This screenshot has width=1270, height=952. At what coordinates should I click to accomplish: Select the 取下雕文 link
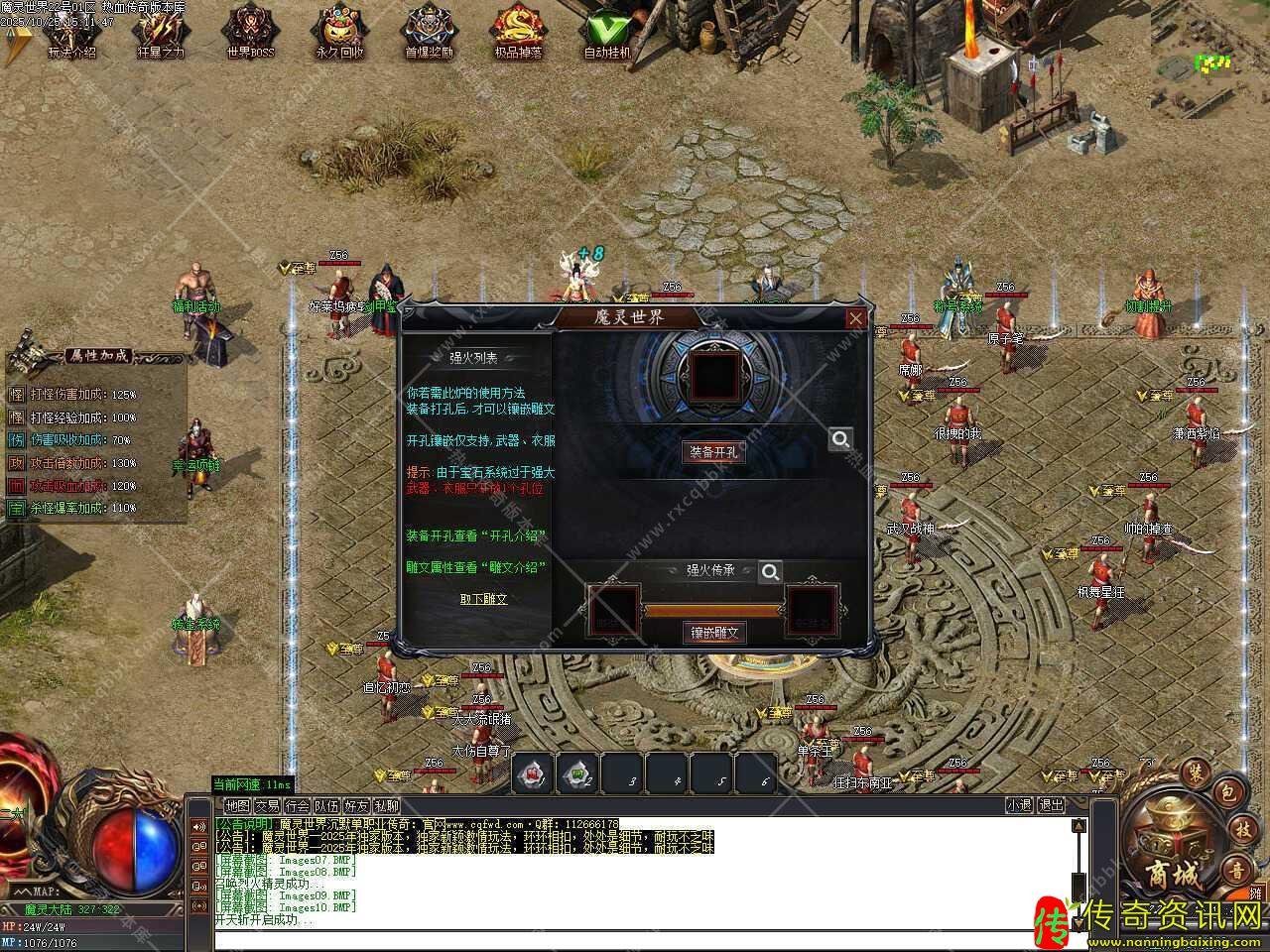[x=483, y=599]
